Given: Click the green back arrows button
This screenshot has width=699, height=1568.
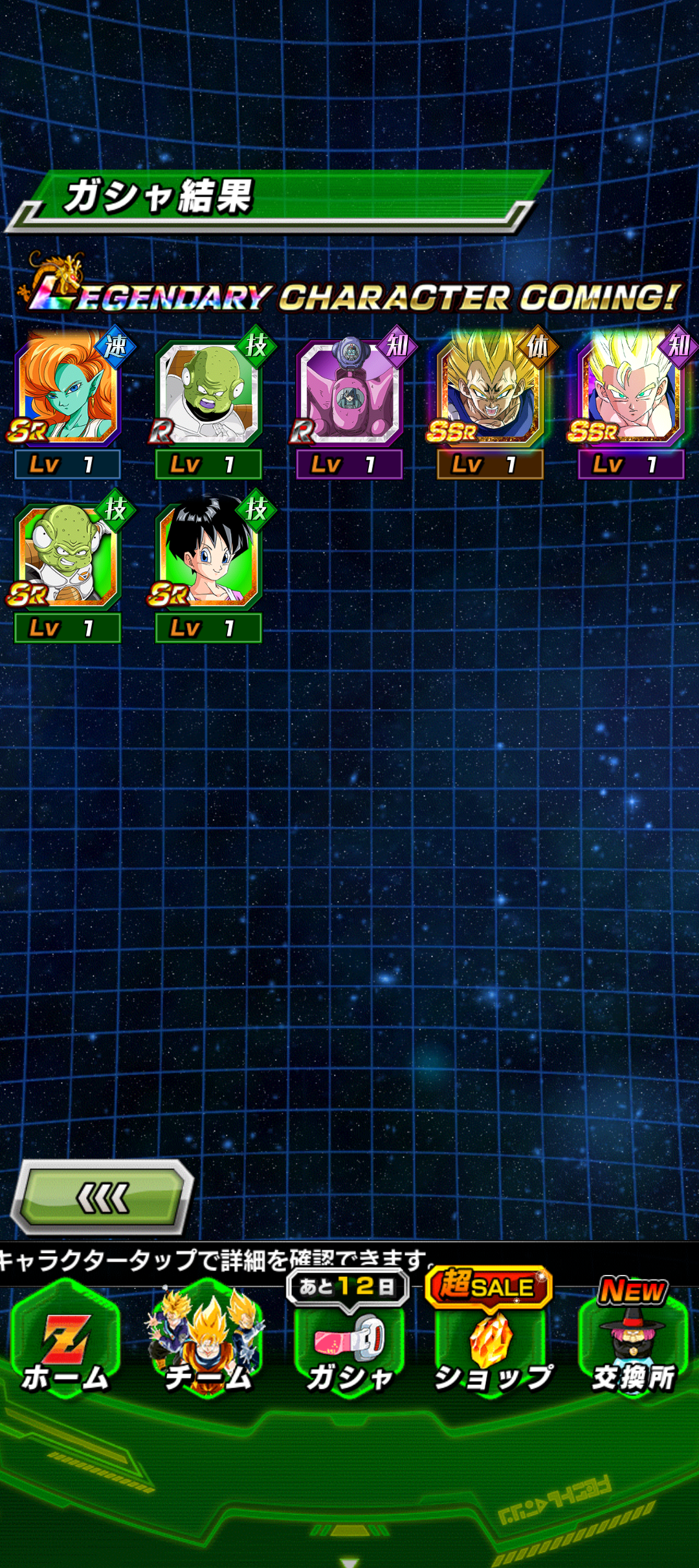Looking at the screenshot, I should [x=104, y=1198].
